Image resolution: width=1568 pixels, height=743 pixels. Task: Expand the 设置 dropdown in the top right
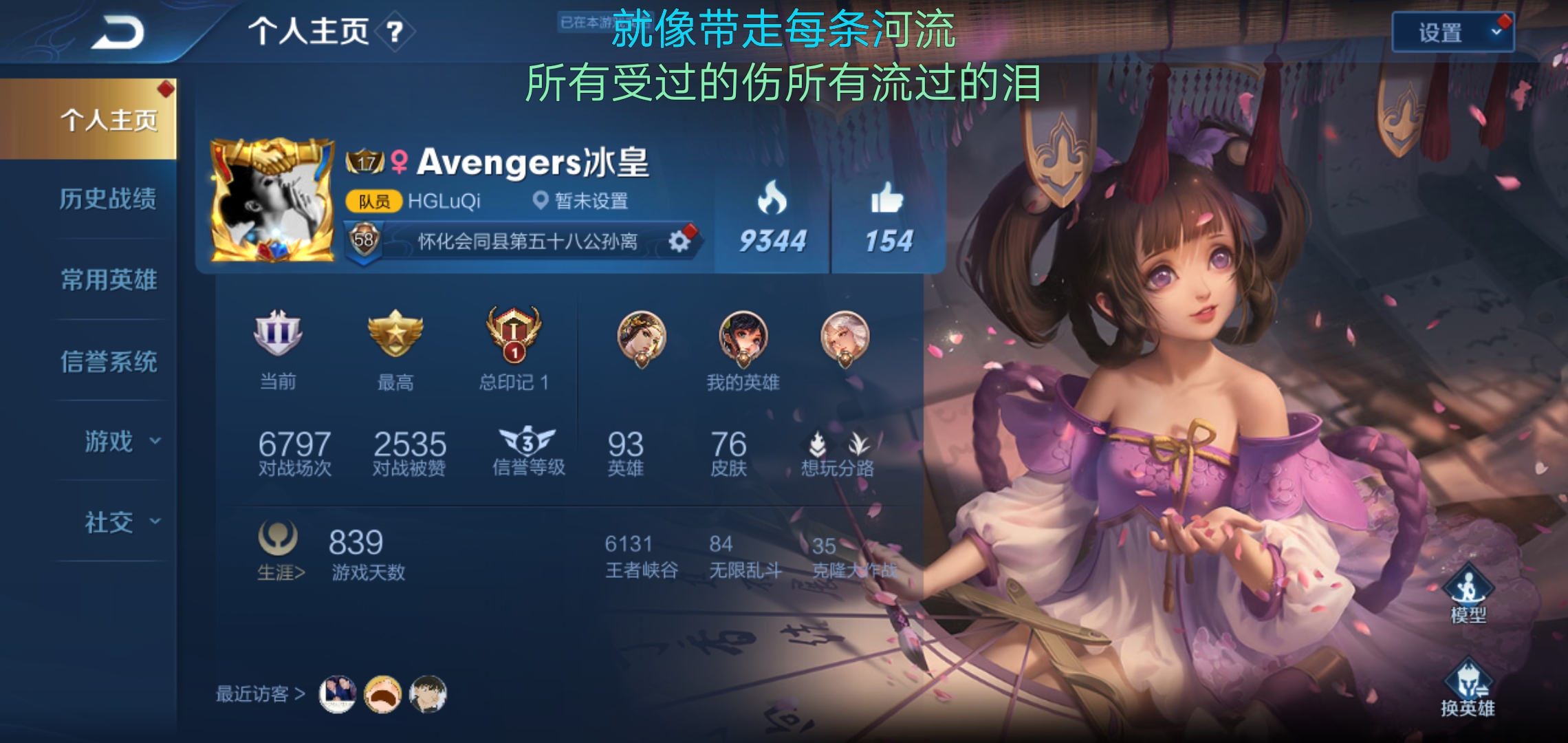(x=1452, y=32)
